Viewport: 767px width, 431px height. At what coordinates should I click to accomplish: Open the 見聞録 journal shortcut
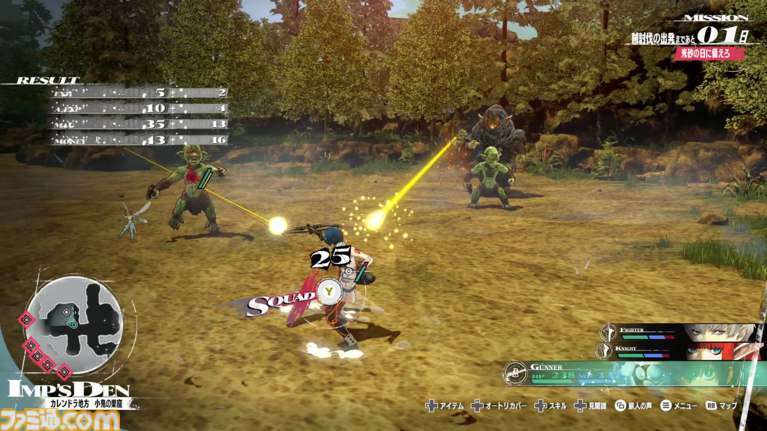pyautogui.click(x=594, y=406)
